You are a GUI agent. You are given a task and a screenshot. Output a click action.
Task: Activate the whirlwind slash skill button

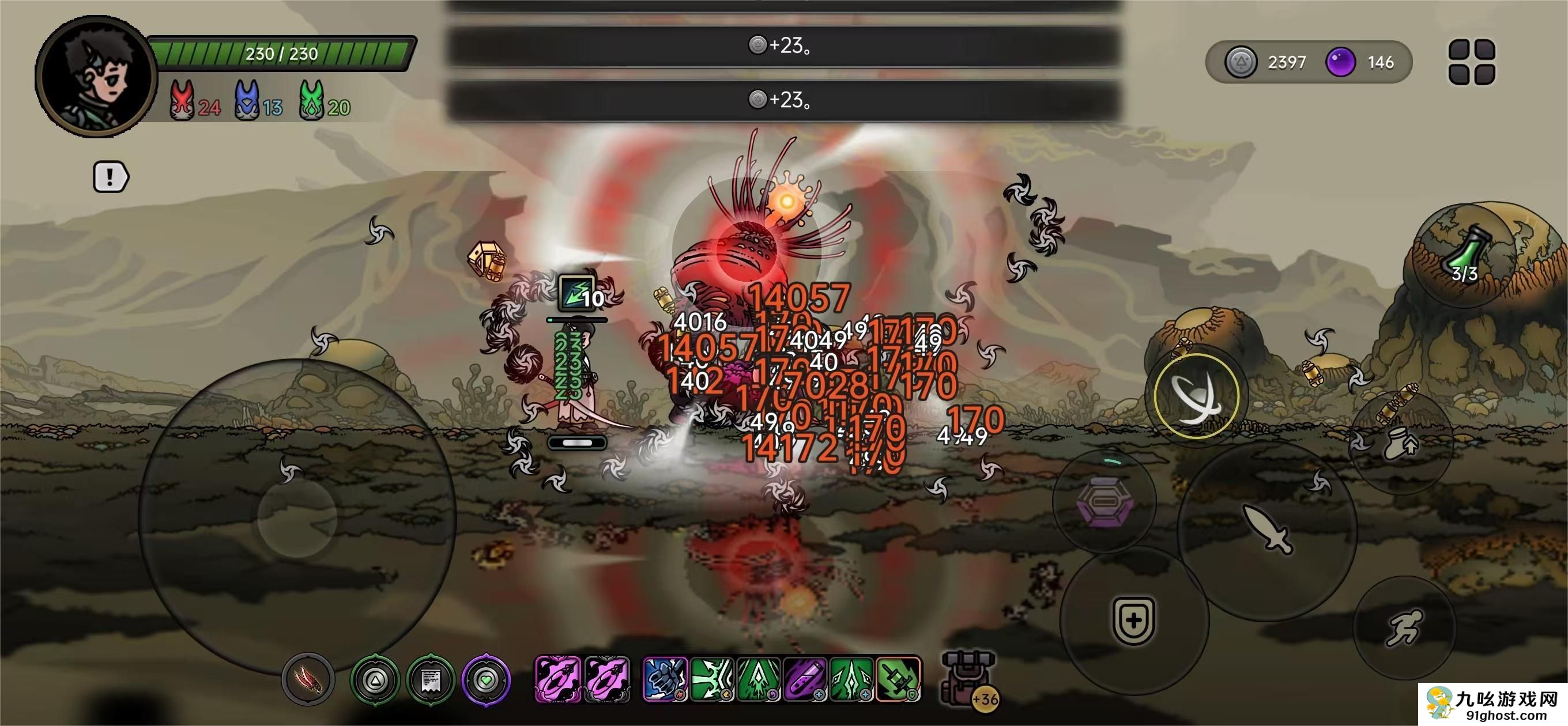[x=1196, y=396]
